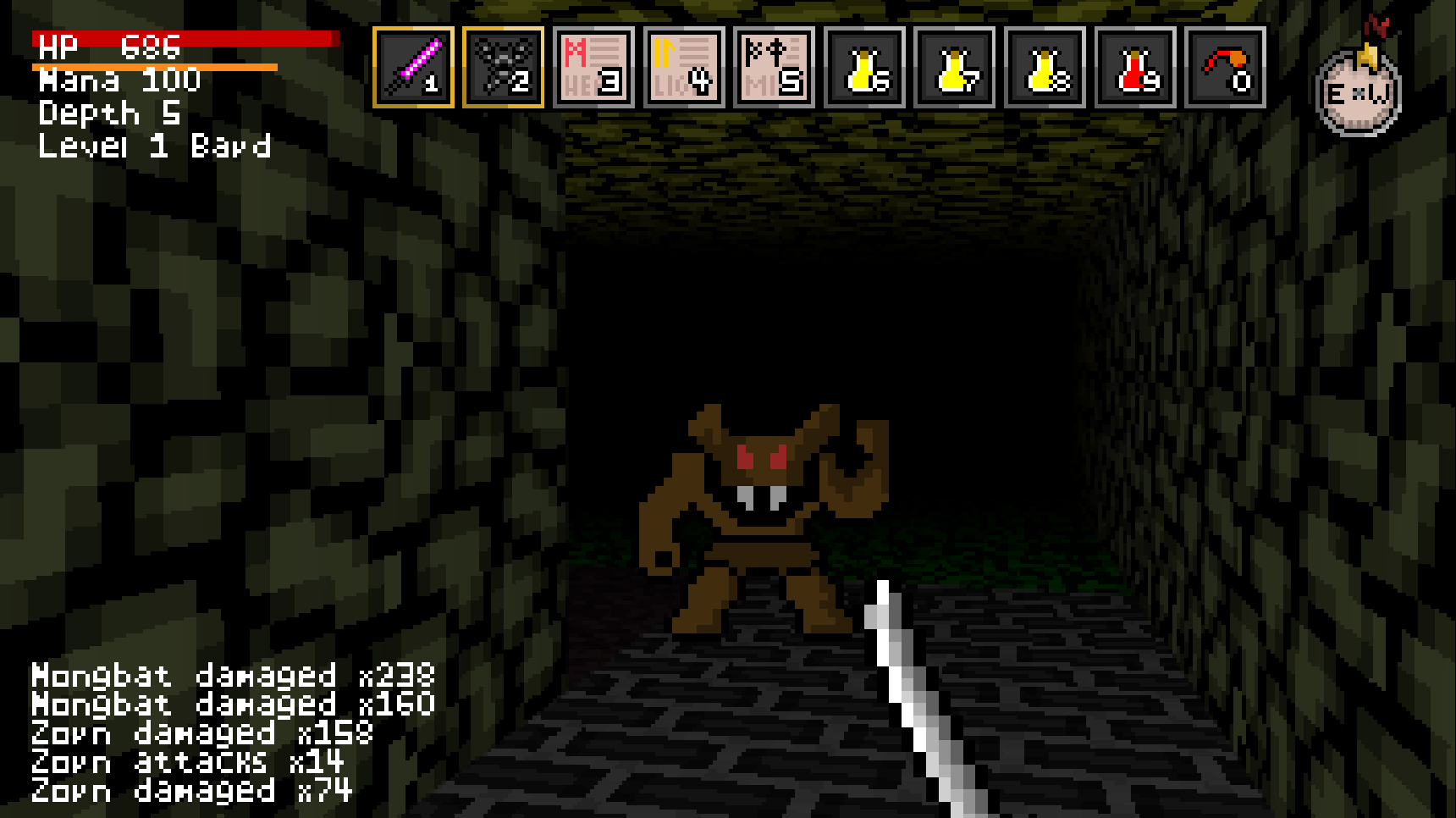Use the yellow-rune scroll in slot 4
The image size is (1456, 818).
684,68
